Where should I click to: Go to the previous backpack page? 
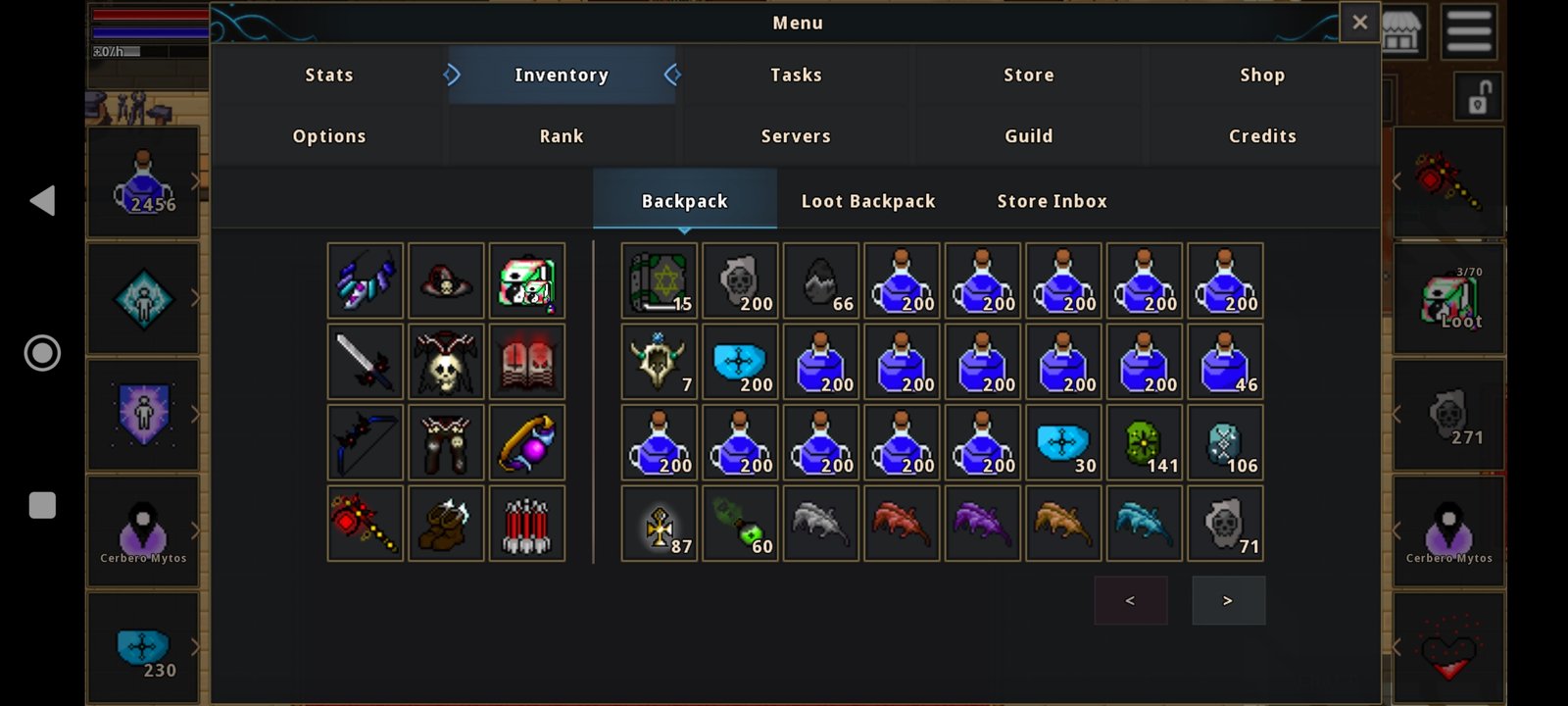click(1130, 600)
